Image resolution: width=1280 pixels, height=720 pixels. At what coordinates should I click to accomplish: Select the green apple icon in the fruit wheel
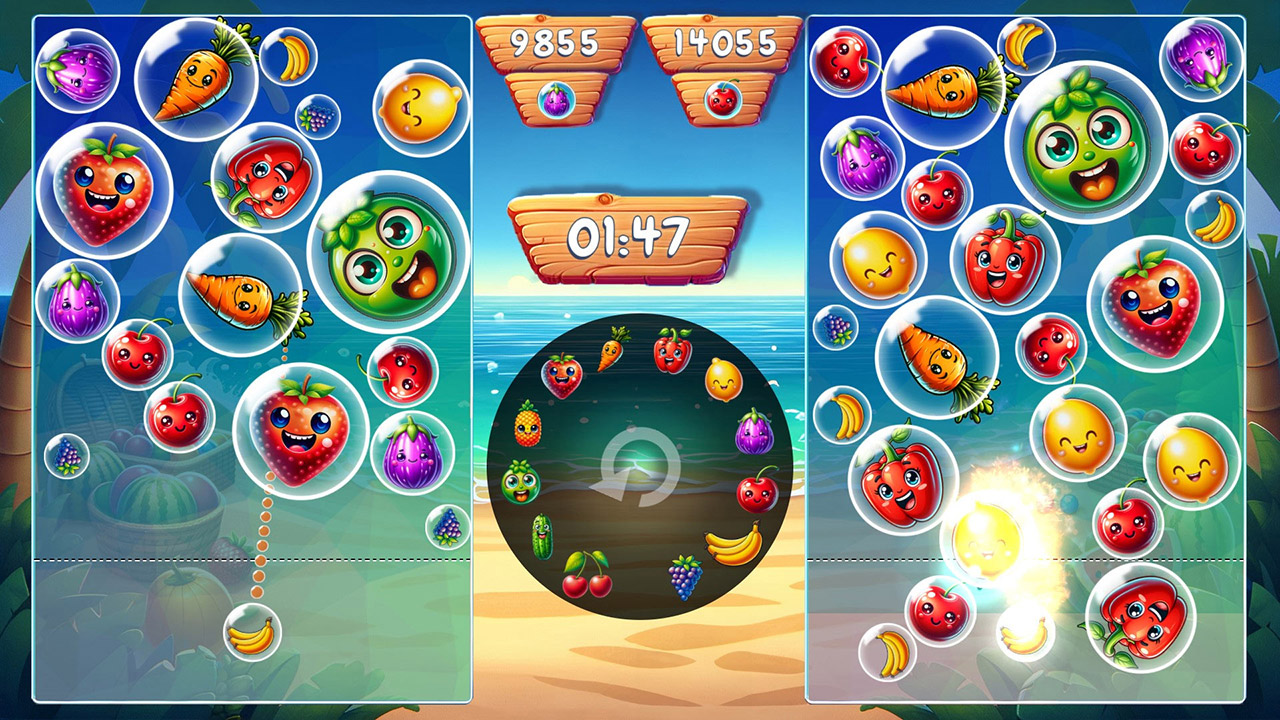click(522, 482)
